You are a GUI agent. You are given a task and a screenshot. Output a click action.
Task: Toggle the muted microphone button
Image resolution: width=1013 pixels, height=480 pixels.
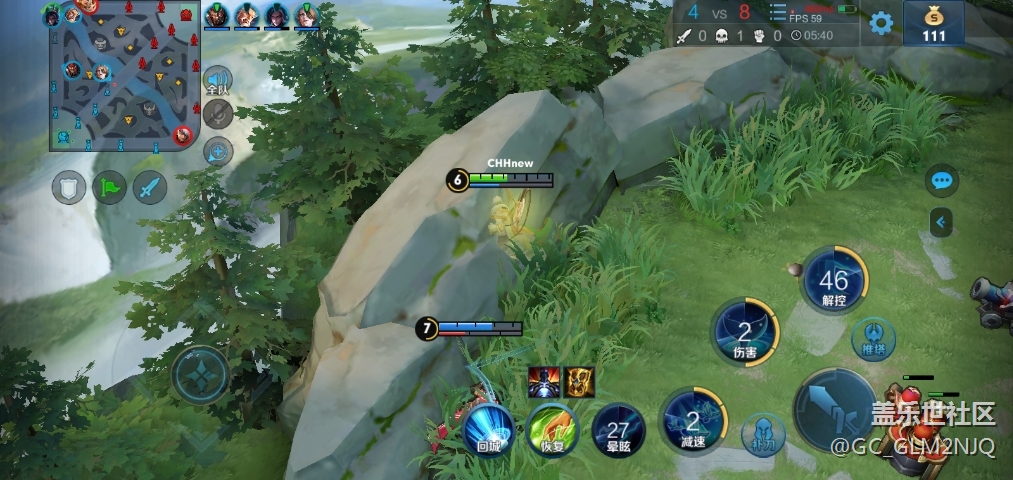coord(217,115)
